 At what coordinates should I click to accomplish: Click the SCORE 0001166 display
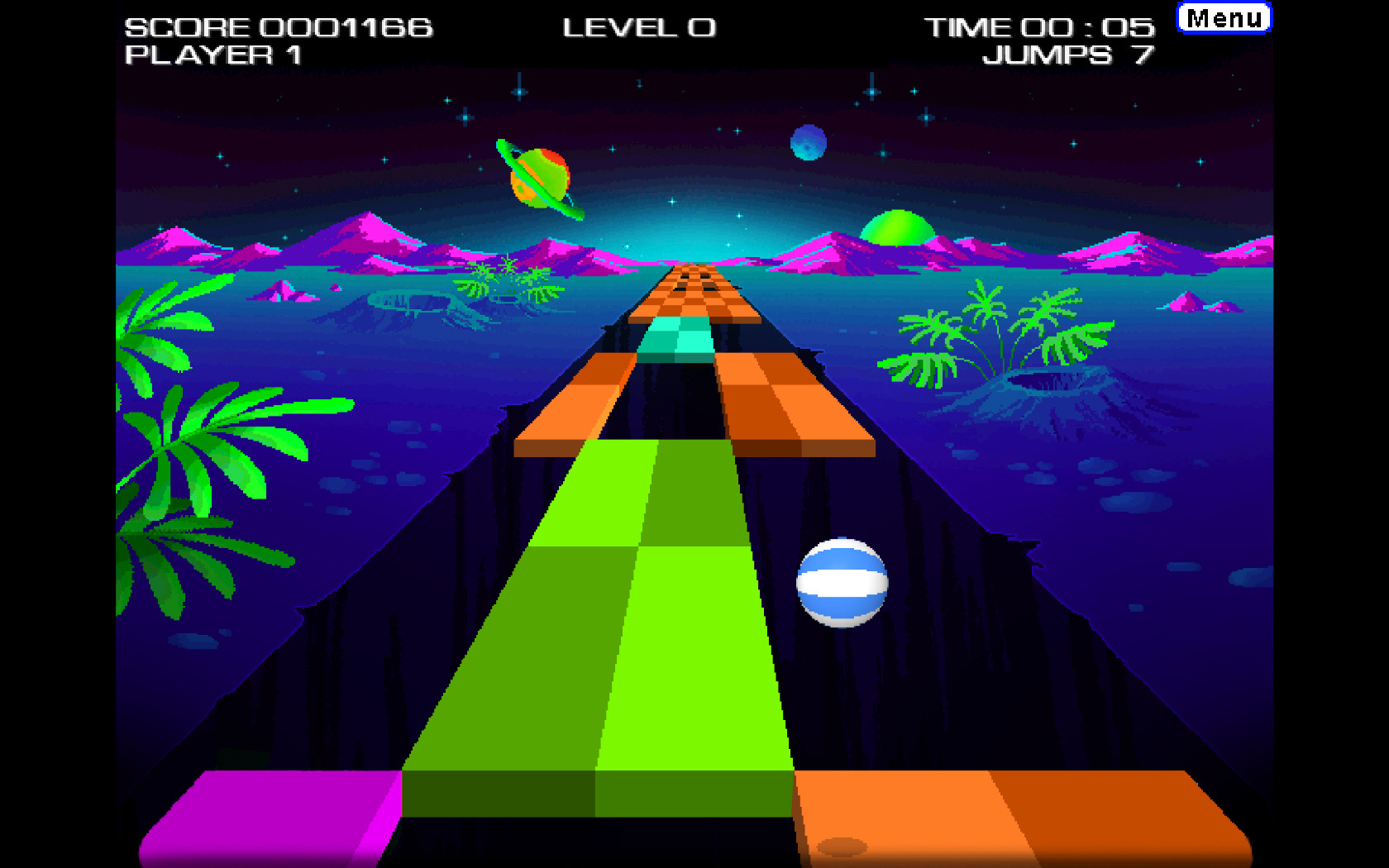277,26
